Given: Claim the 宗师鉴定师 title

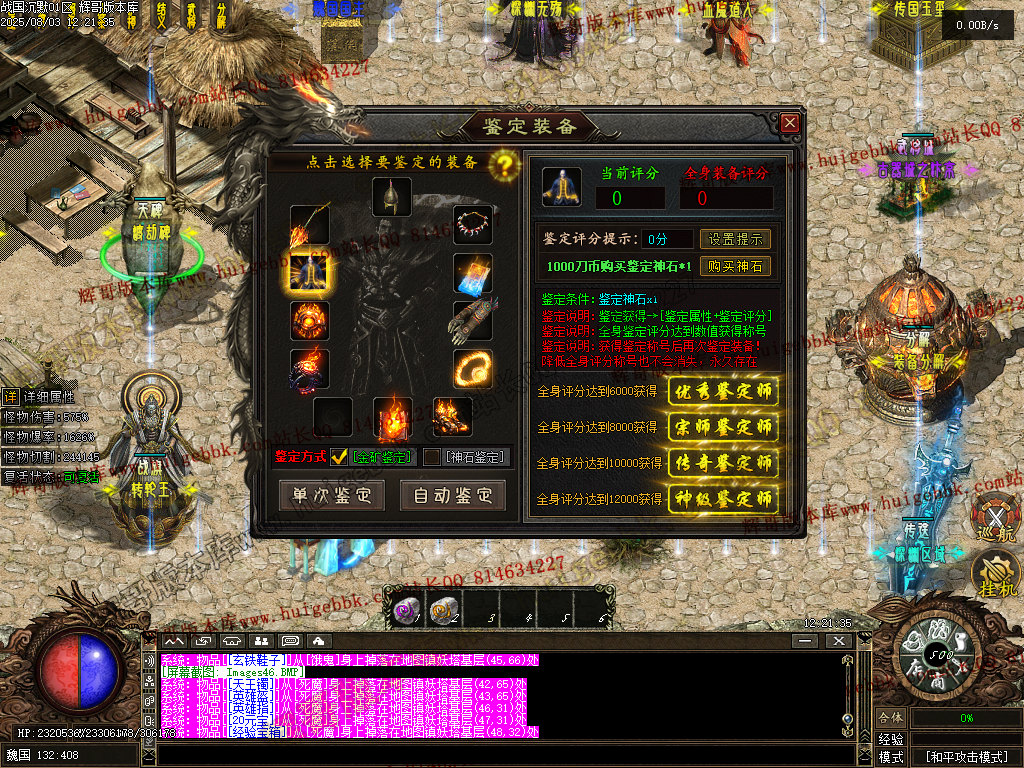Looking at the screenshot, I should [x=723, y=427].
